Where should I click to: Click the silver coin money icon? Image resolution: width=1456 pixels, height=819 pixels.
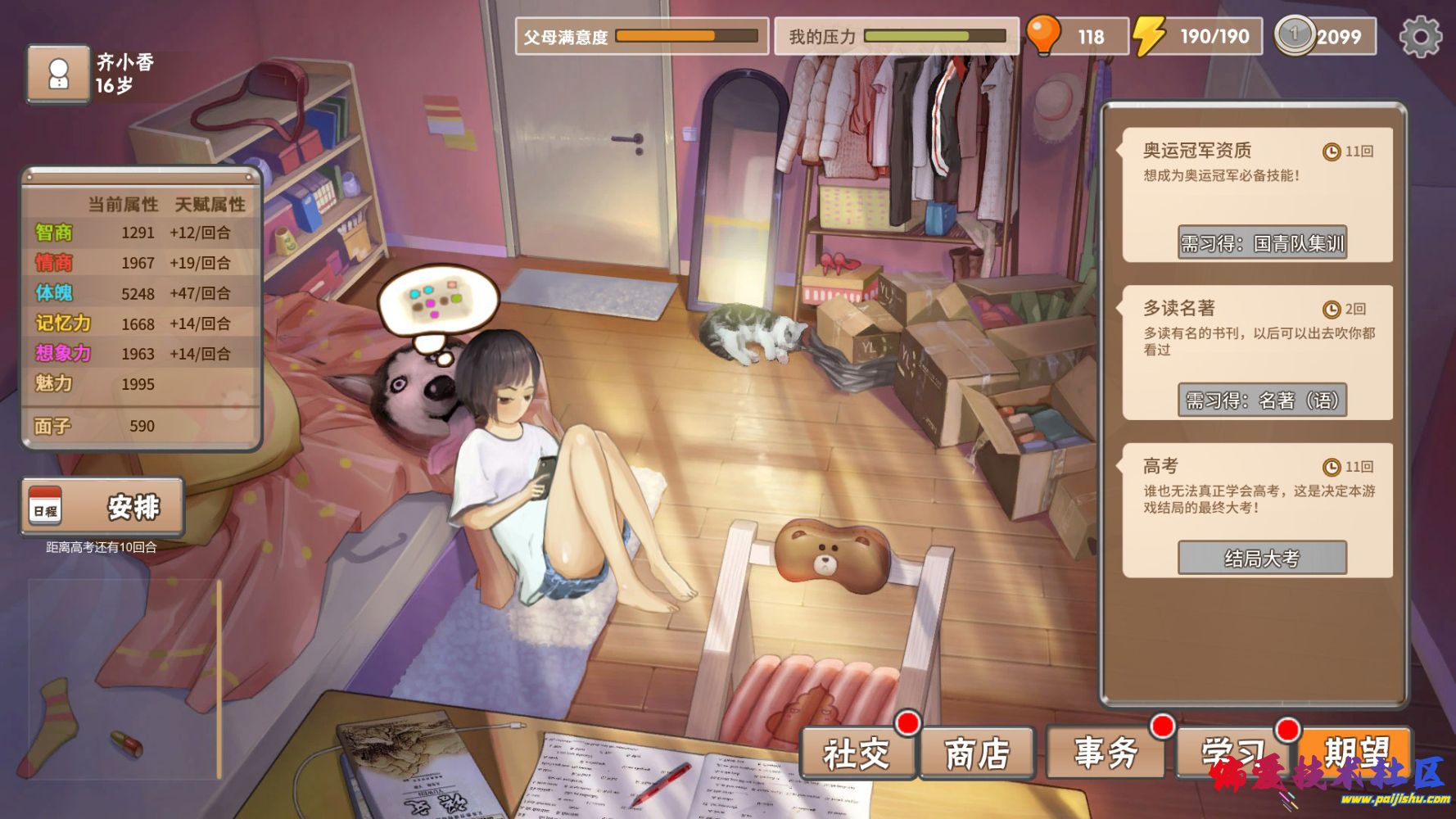[1294, 36]
